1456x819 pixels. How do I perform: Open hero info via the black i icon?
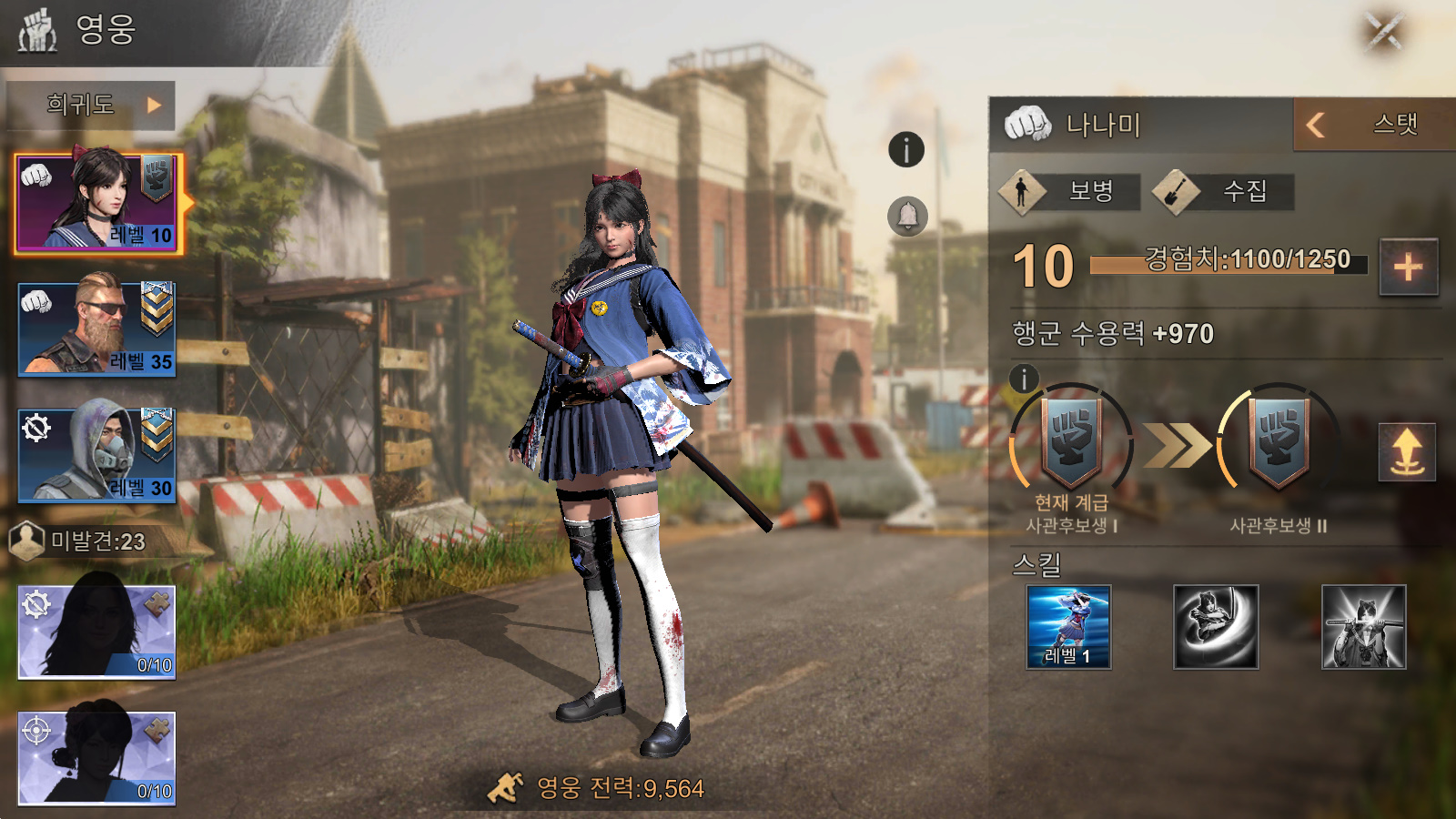906,149
